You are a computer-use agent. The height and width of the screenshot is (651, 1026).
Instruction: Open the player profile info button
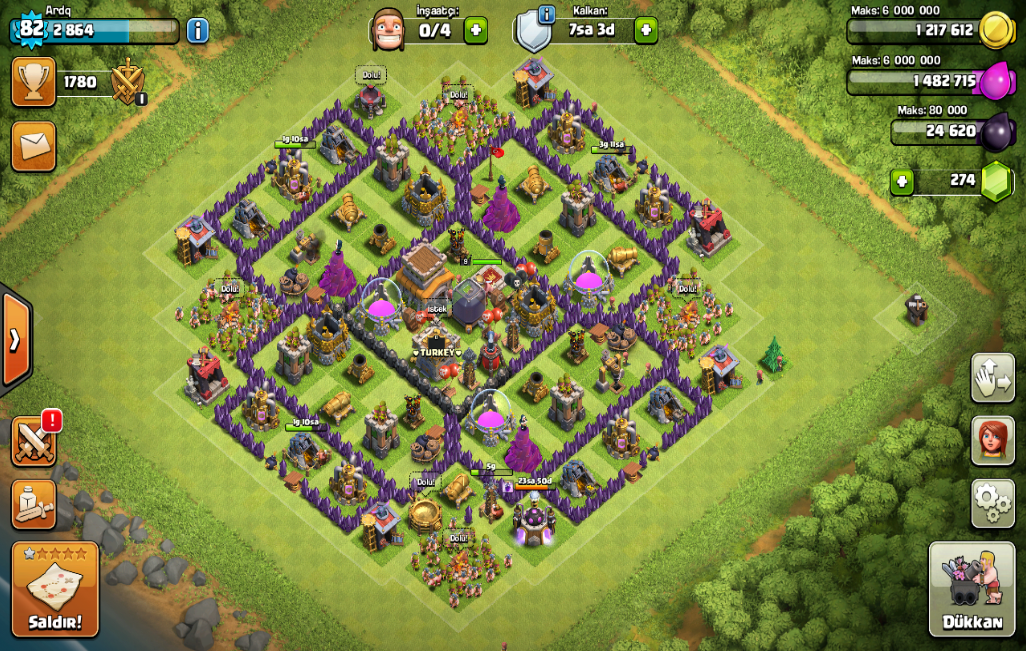(198, 30)
